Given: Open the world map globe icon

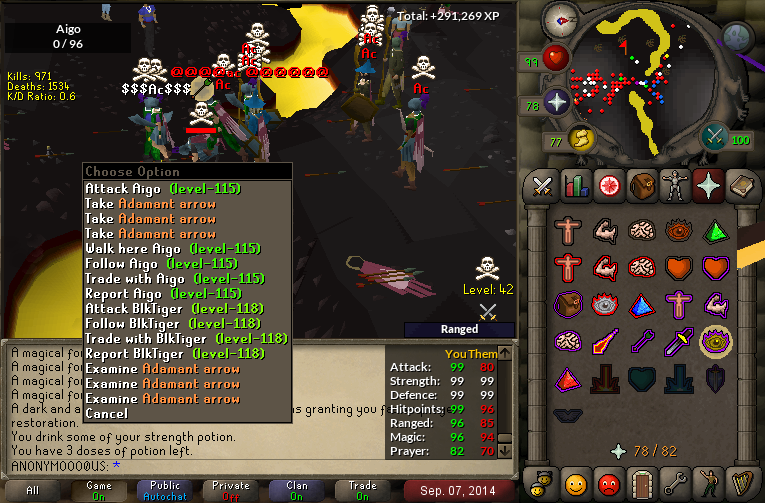Looking at the screenshot, I should (x=737, y=37).
